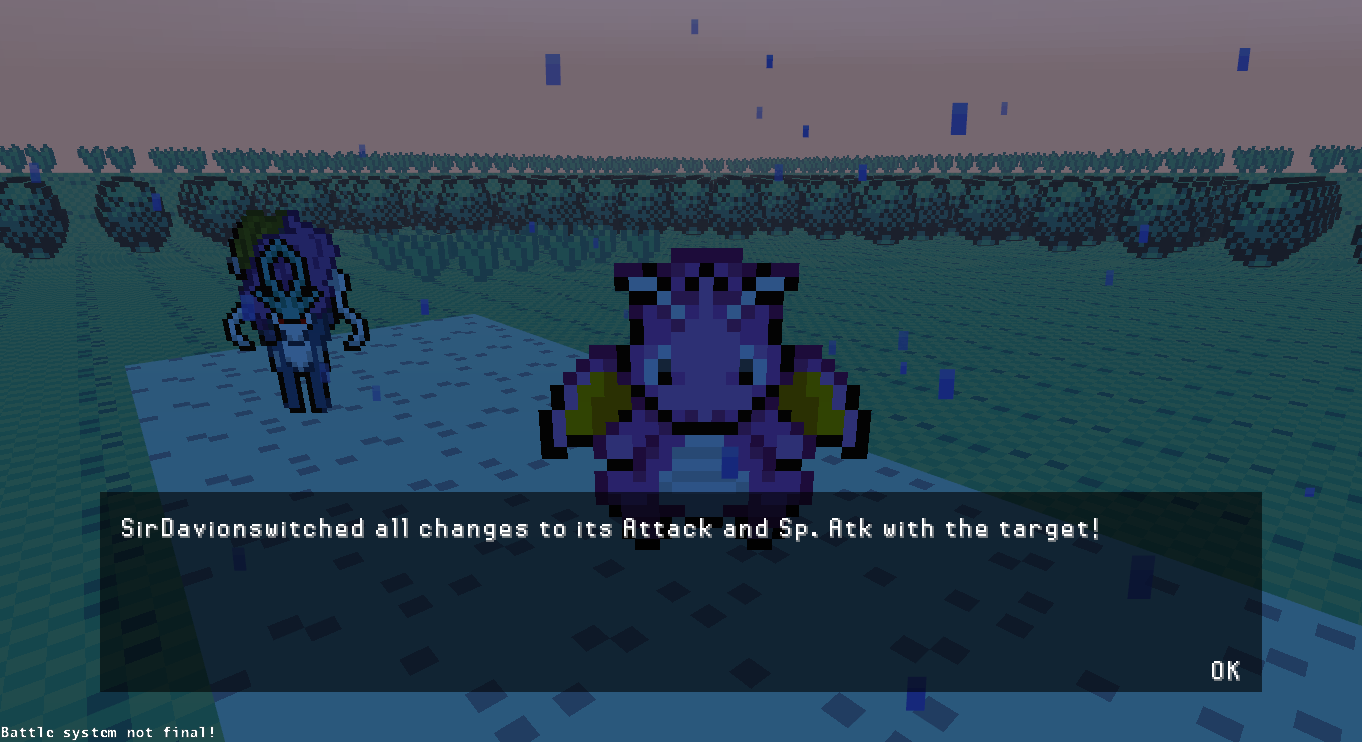Confirm the battle message with OK
The height and width of the screenshot is (742, 1362).
pos(1225,671)
